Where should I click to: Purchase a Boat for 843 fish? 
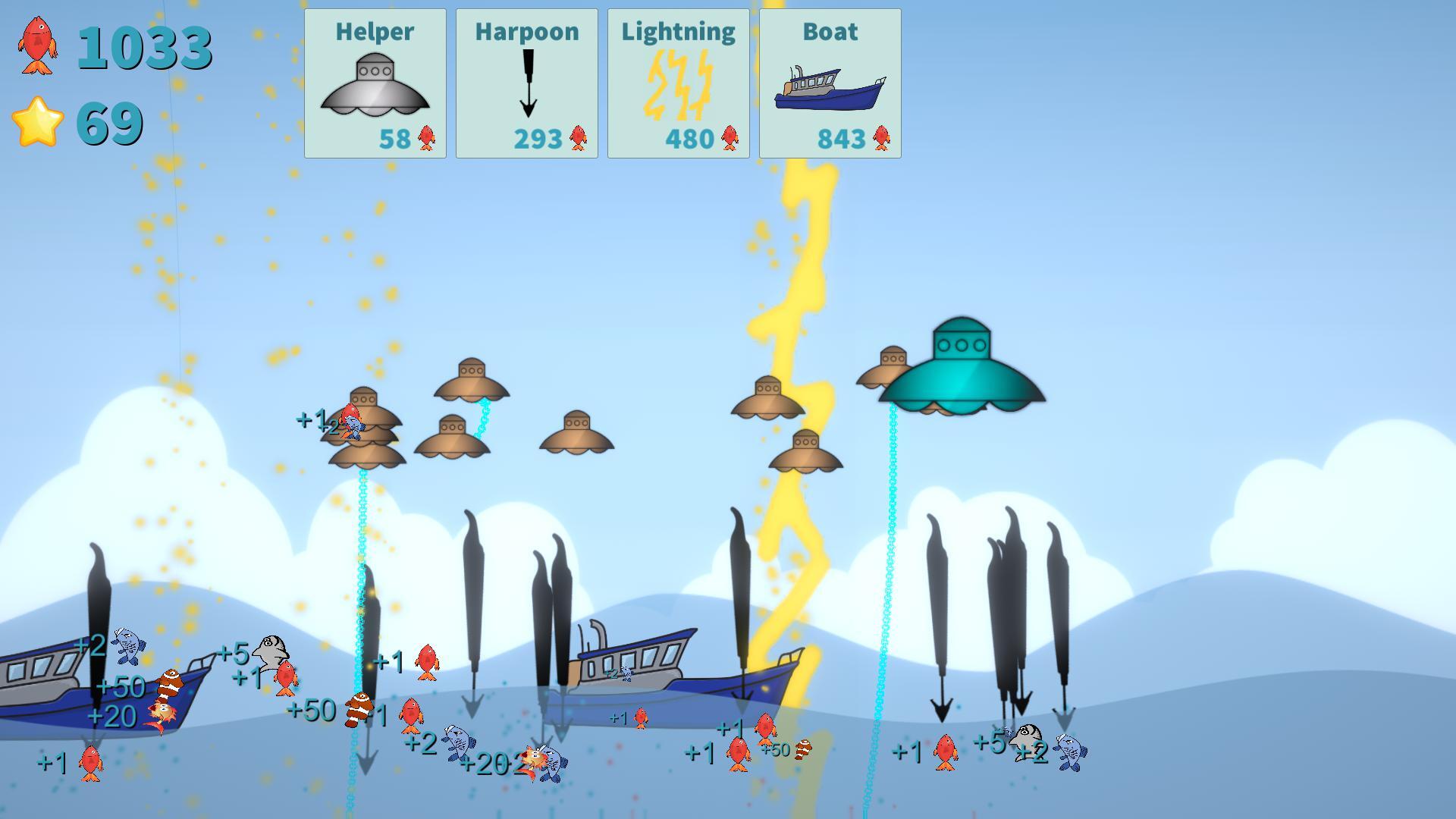point(830,83)
